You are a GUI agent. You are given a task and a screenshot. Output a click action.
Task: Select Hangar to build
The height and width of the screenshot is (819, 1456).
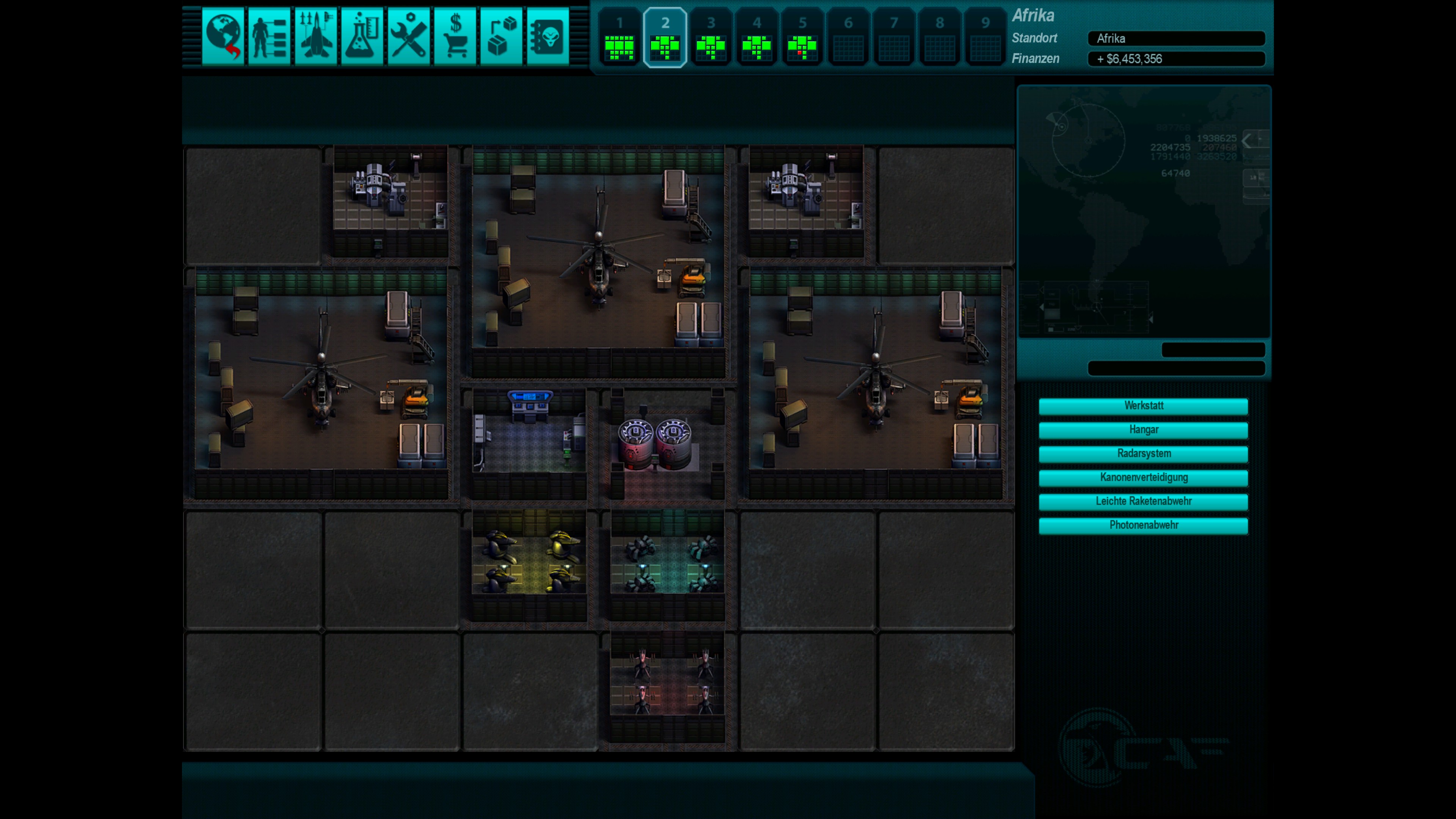click(x=1143, y=430)
